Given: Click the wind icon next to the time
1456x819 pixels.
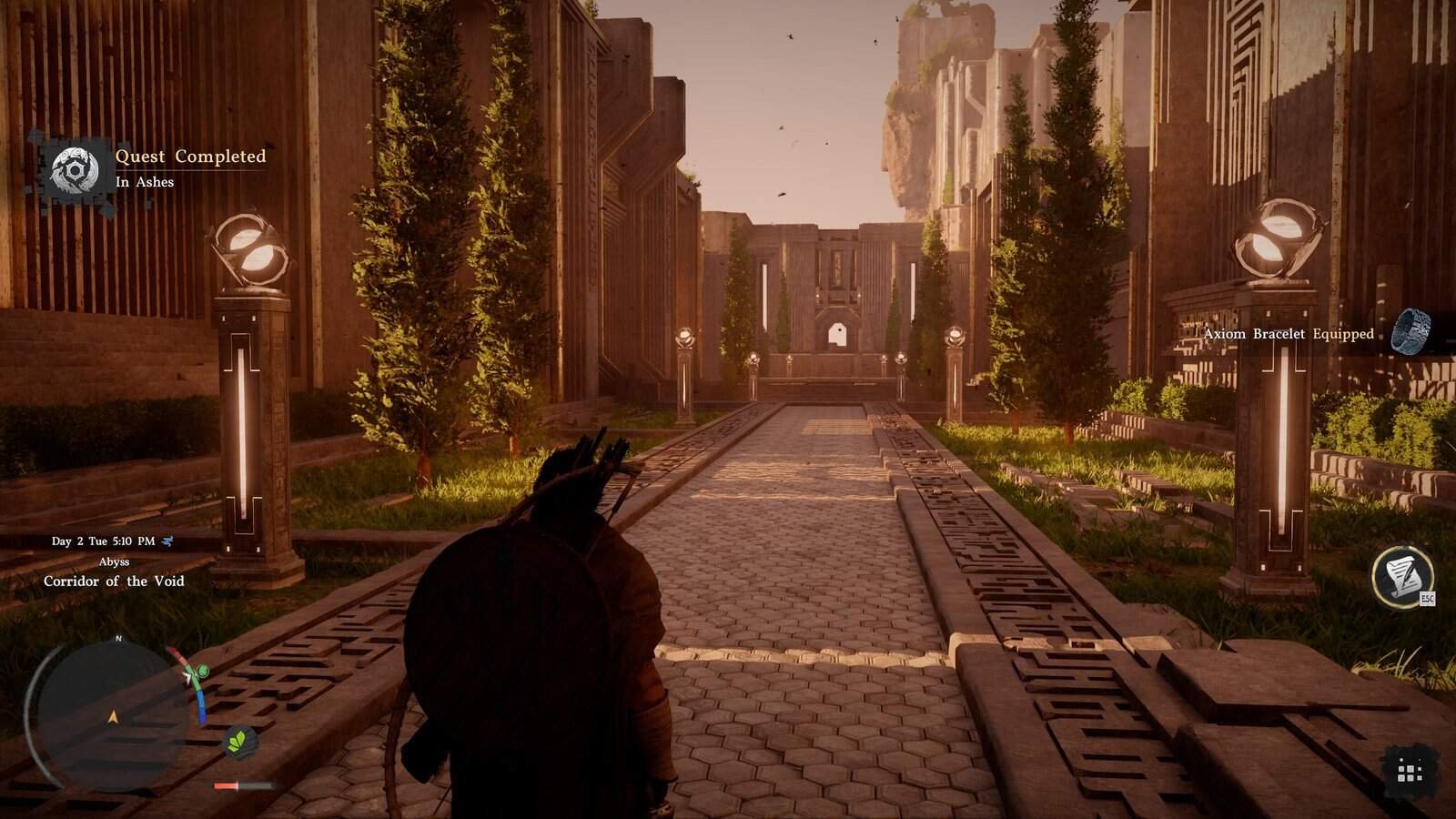Looking at the screenshot, I should [167, 541].
